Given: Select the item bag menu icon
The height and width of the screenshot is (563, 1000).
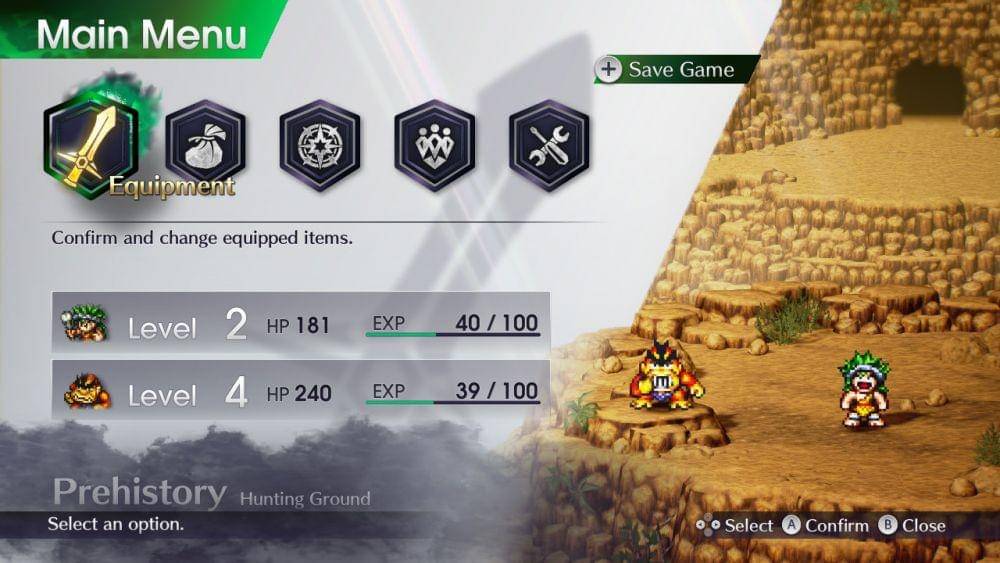Looking at the screenshot, I should (x=205, y=147).
